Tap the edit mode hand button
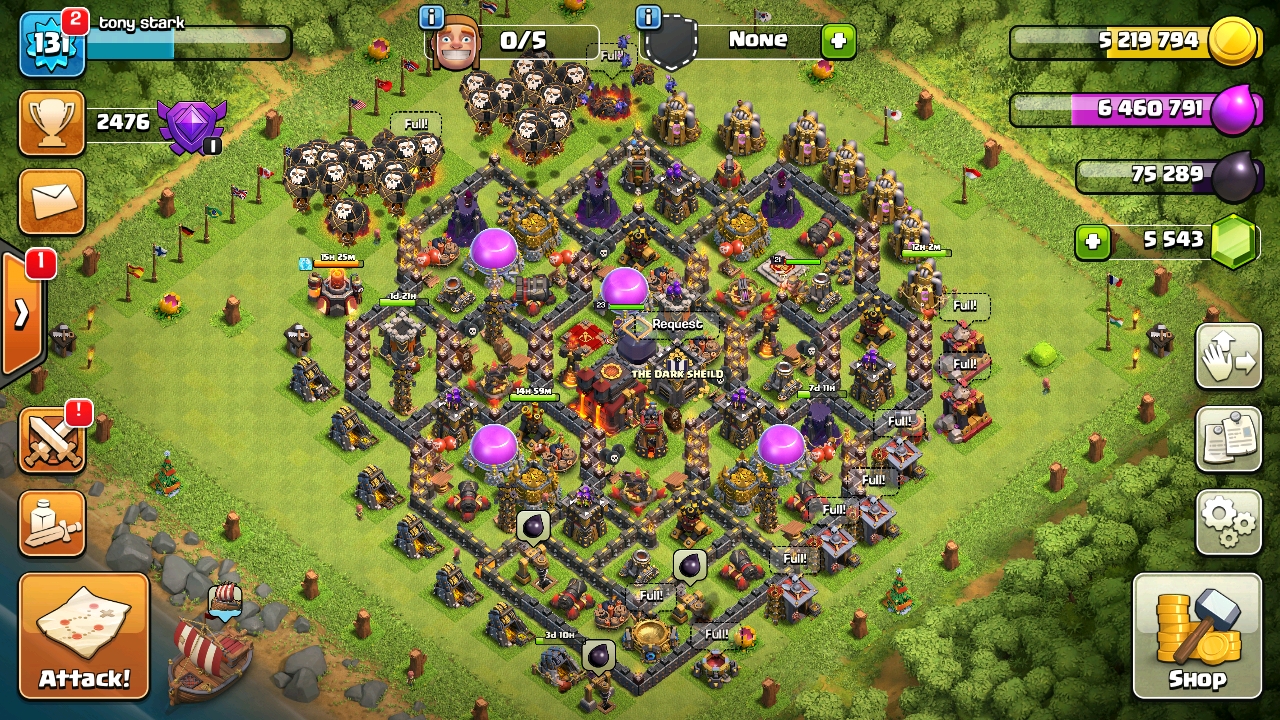 1228,357
